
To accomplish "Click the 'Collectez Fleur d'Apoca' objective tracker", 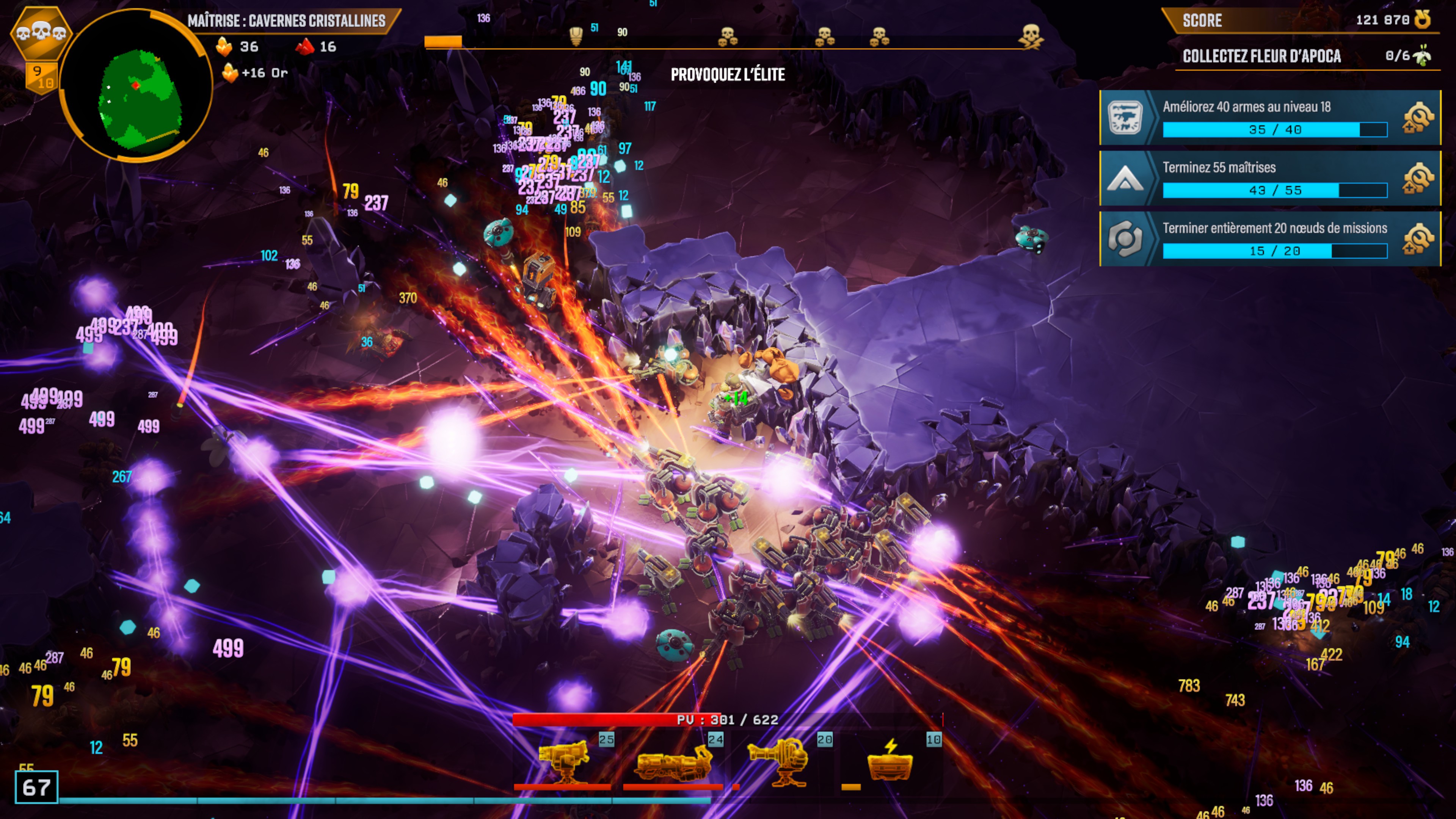I will point(1305,56).
